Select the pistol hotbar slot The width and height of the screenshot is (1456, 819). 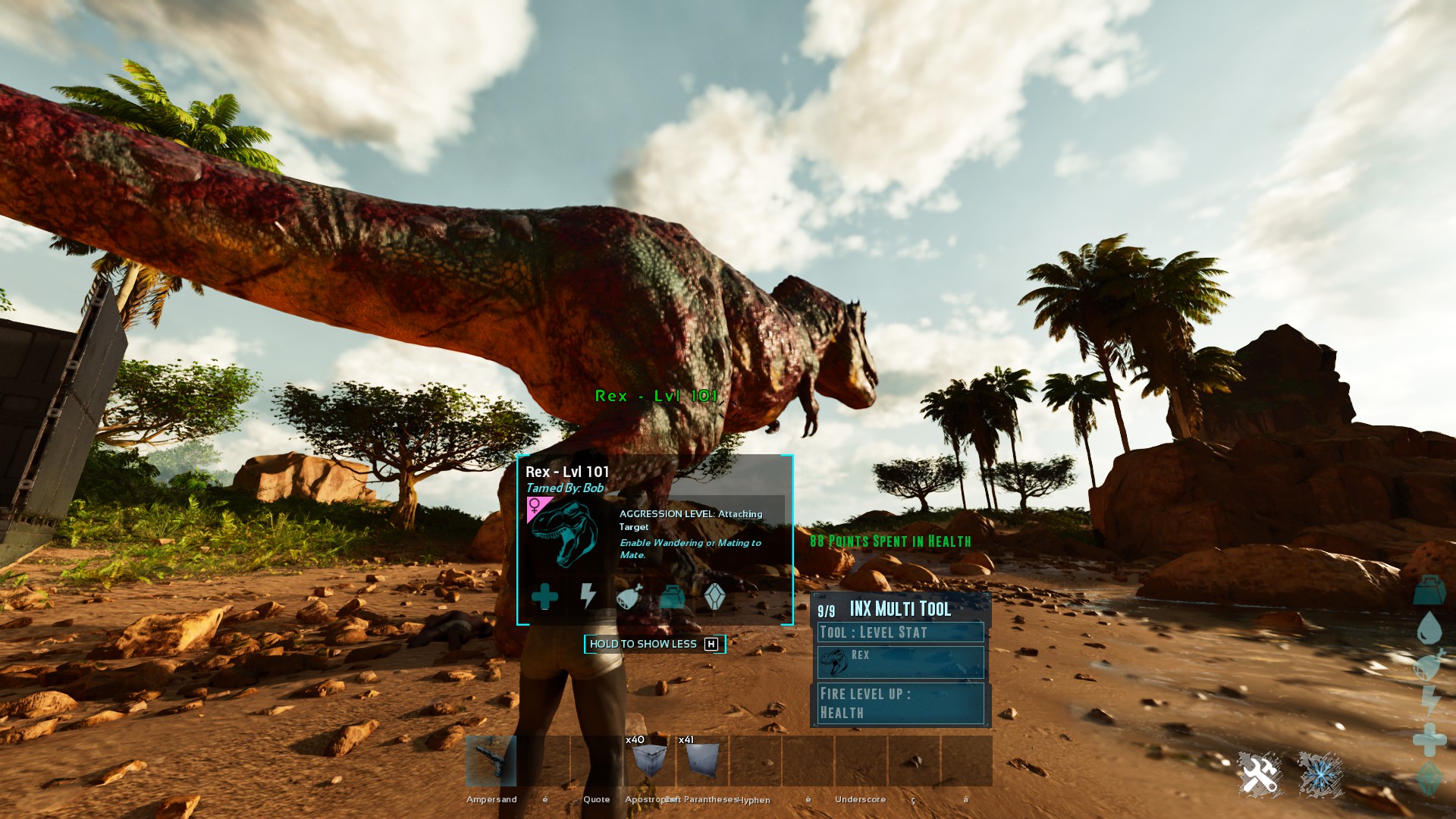491,761
